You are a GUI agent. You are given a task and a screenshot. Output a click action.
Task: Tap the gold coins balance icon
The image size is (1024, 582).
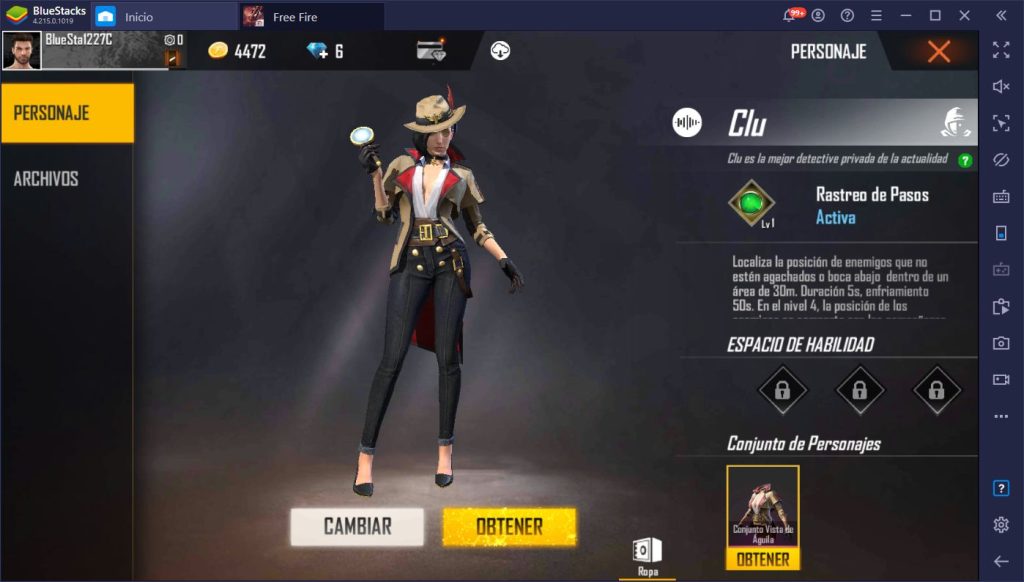(x=218, y=51)
